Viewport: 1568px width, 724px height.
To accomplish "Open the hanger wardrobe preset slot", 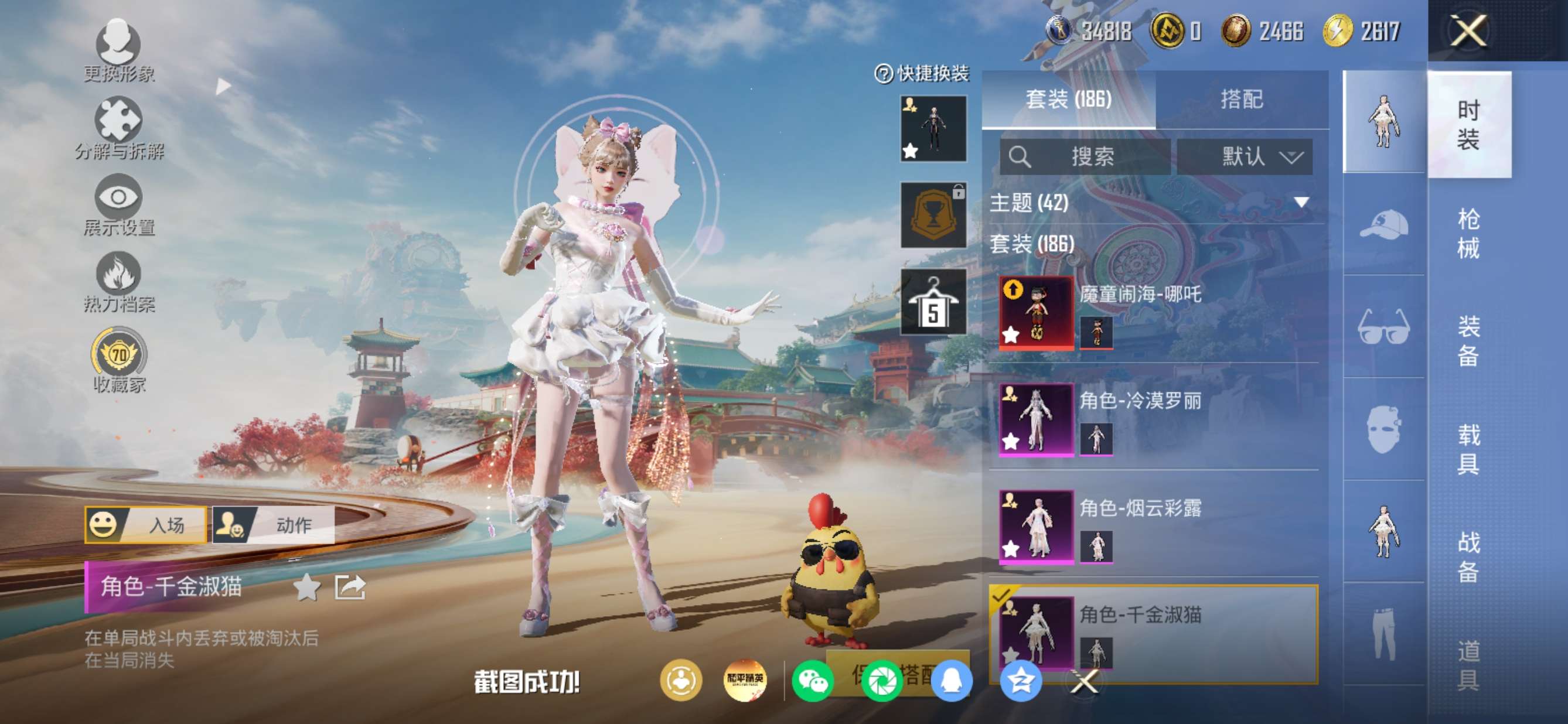I will point(933,302).
